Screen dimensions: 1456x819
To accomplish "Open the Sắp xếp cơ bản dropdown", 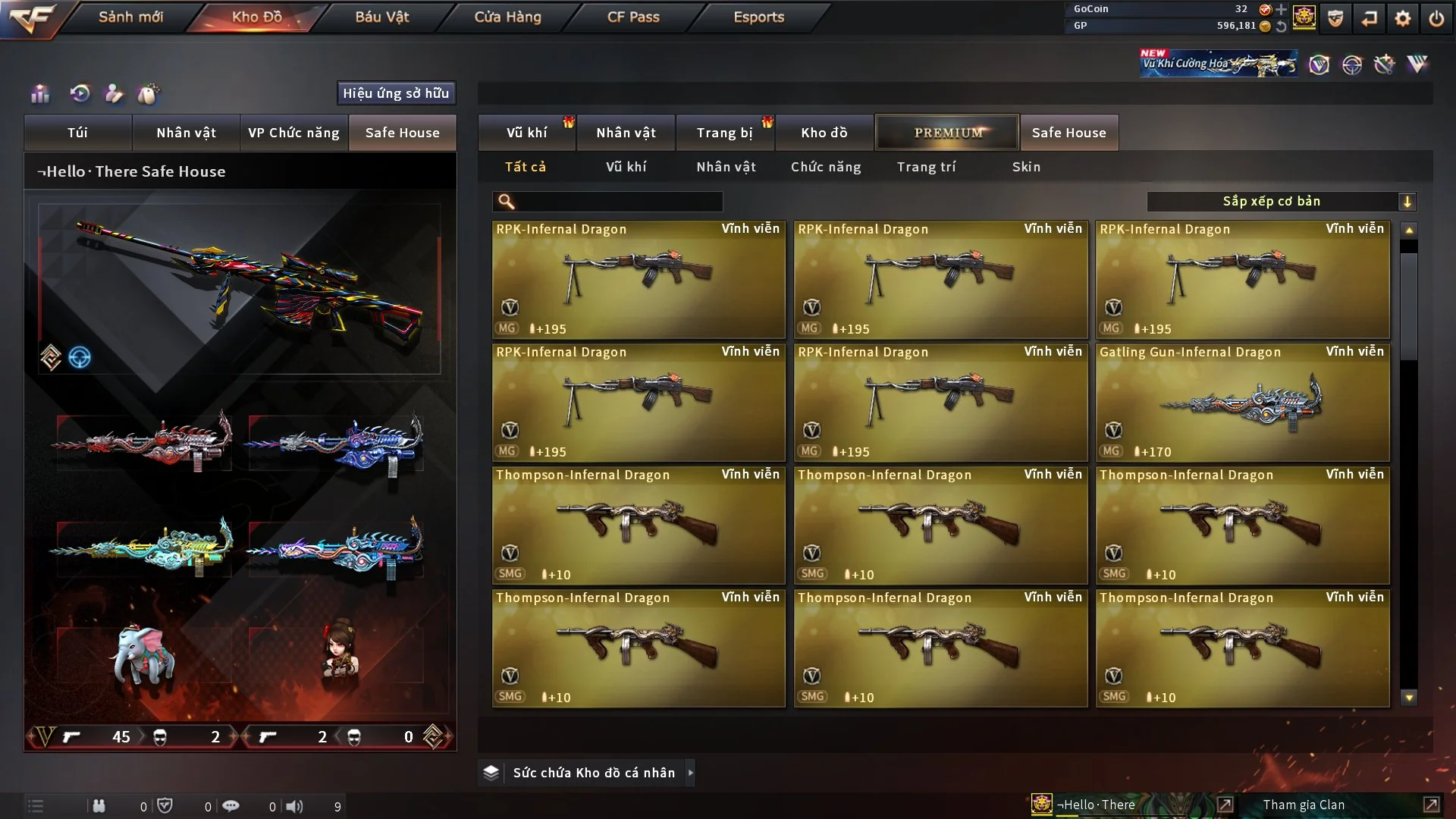I will tap(1281, 202).
